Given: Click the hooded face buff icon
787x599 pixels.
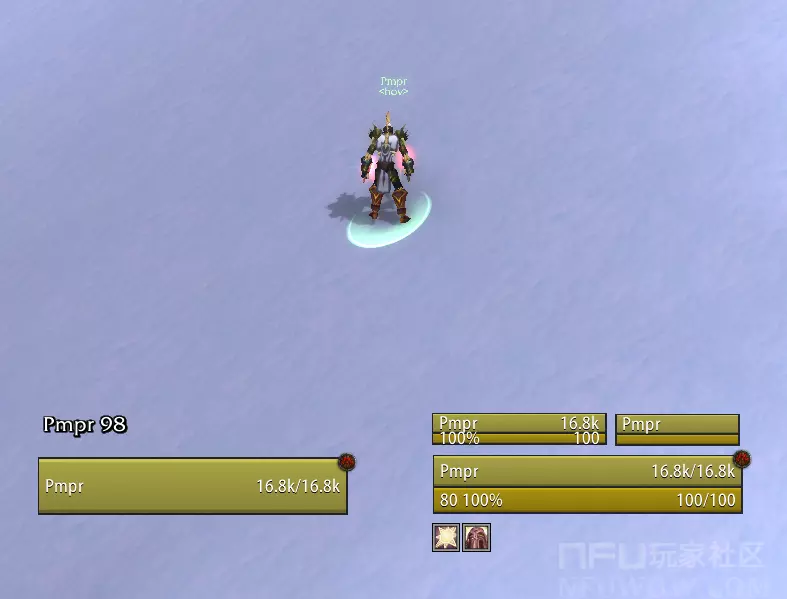Looking at the screenshot, I should pos(477,538).
